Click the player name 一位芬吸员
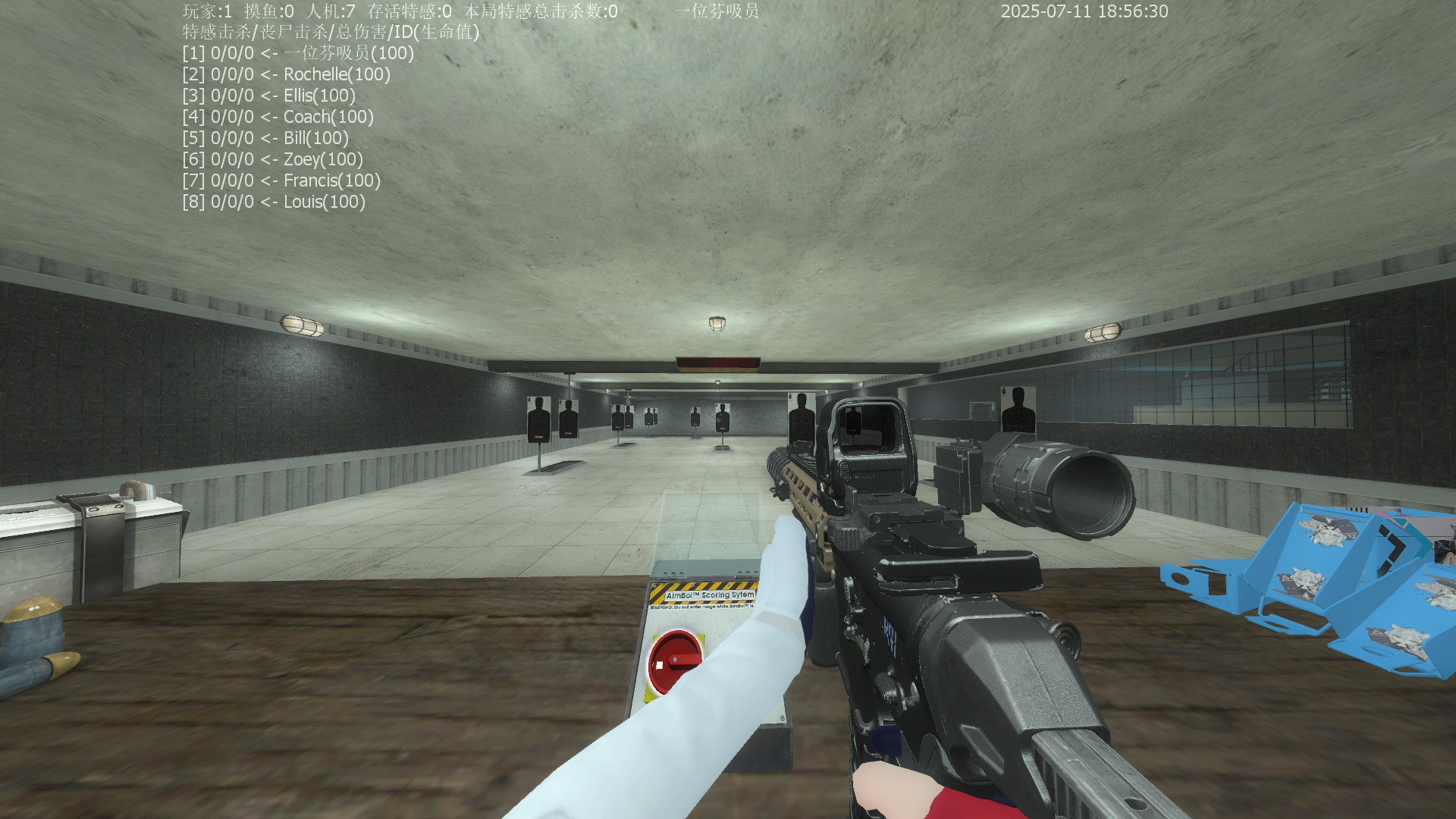The width and height of the screenshot is (1456, 819). (x=715, y=11)
